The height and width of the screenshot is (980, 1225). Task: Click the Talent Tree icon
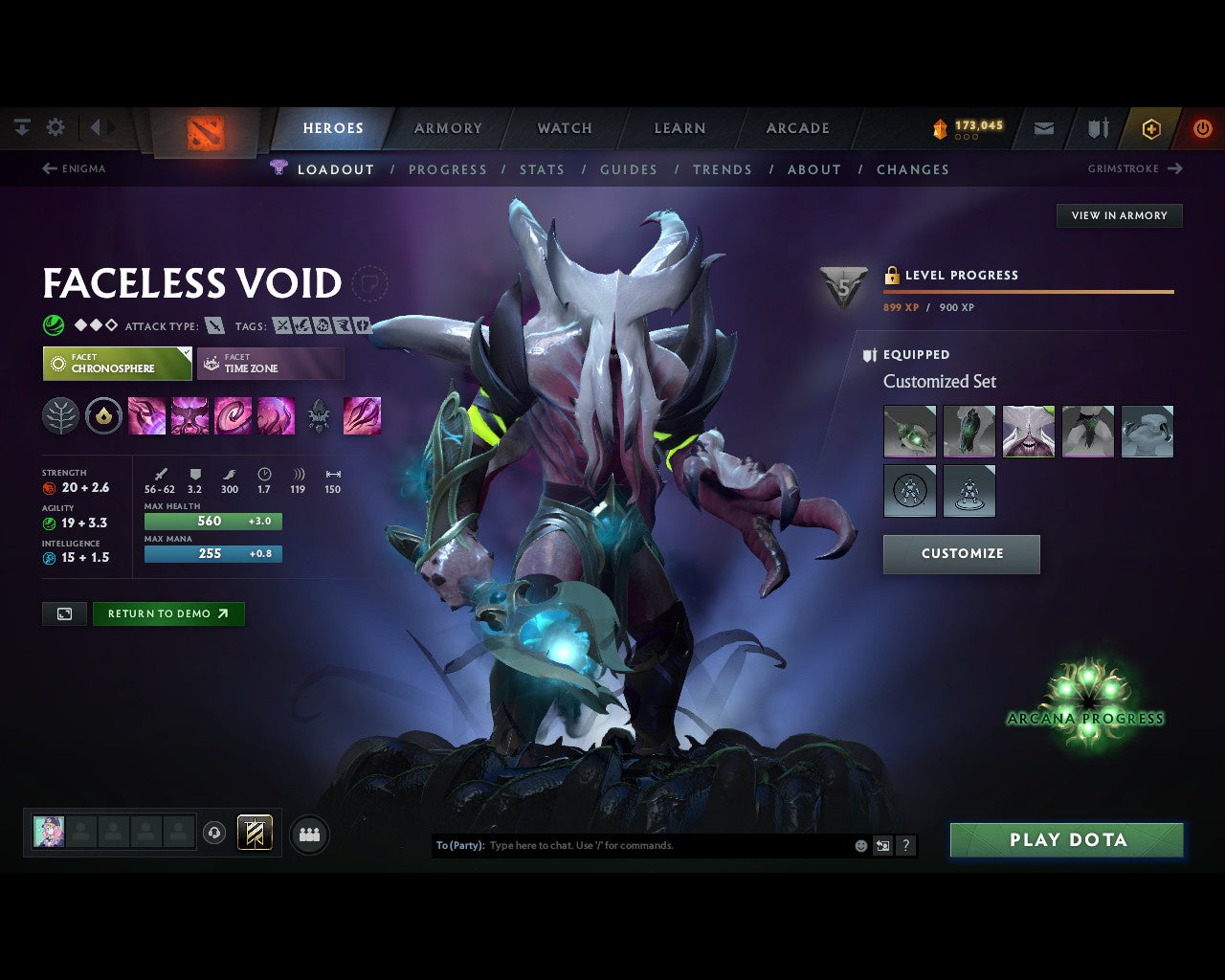(x=60, y=415)
